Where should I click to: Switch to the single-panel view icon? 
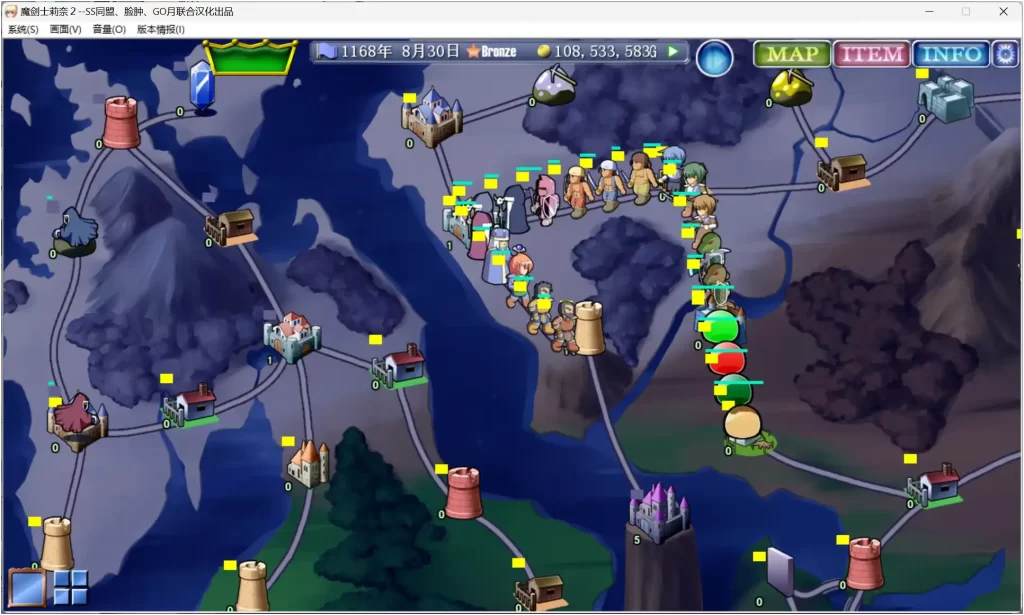coord(27,588)
